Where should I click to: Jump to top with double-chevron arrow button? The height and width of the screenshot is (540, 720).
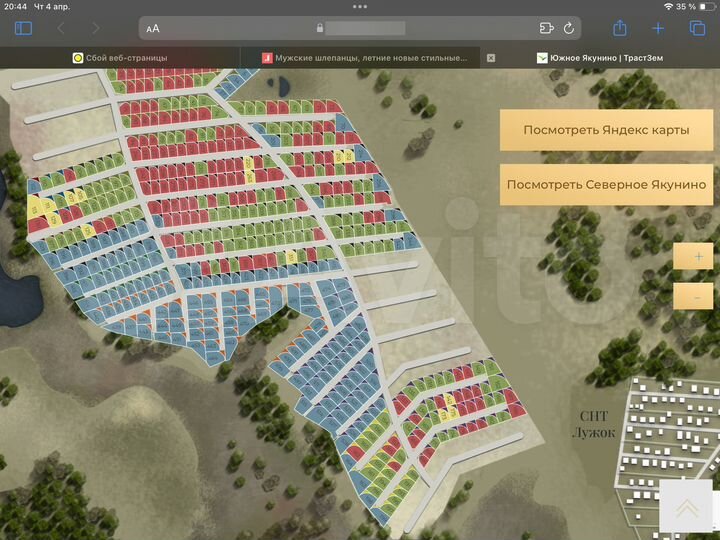[687, 508]
